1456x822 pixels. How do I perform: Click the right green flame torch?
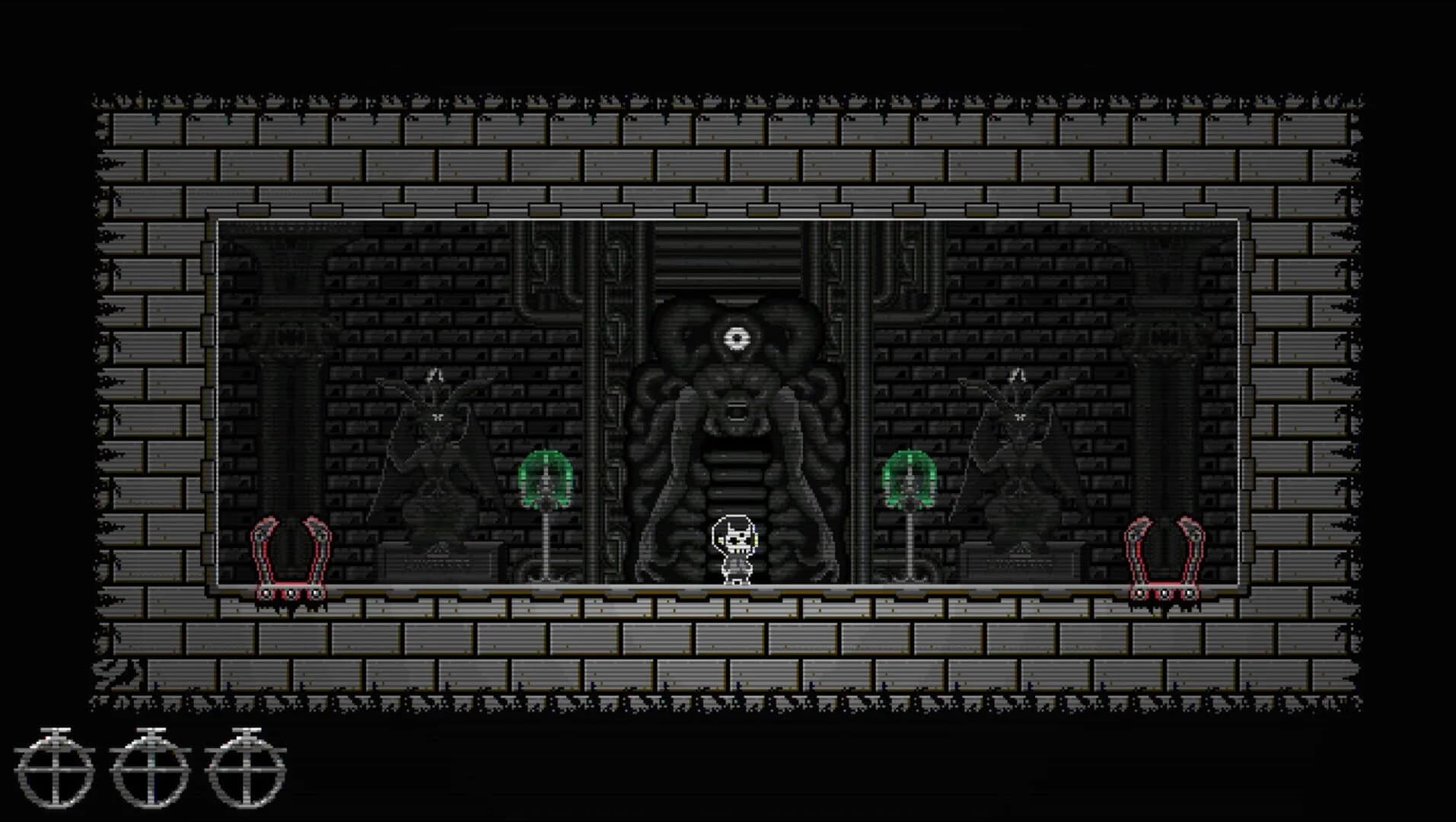(x=909, y=476)
